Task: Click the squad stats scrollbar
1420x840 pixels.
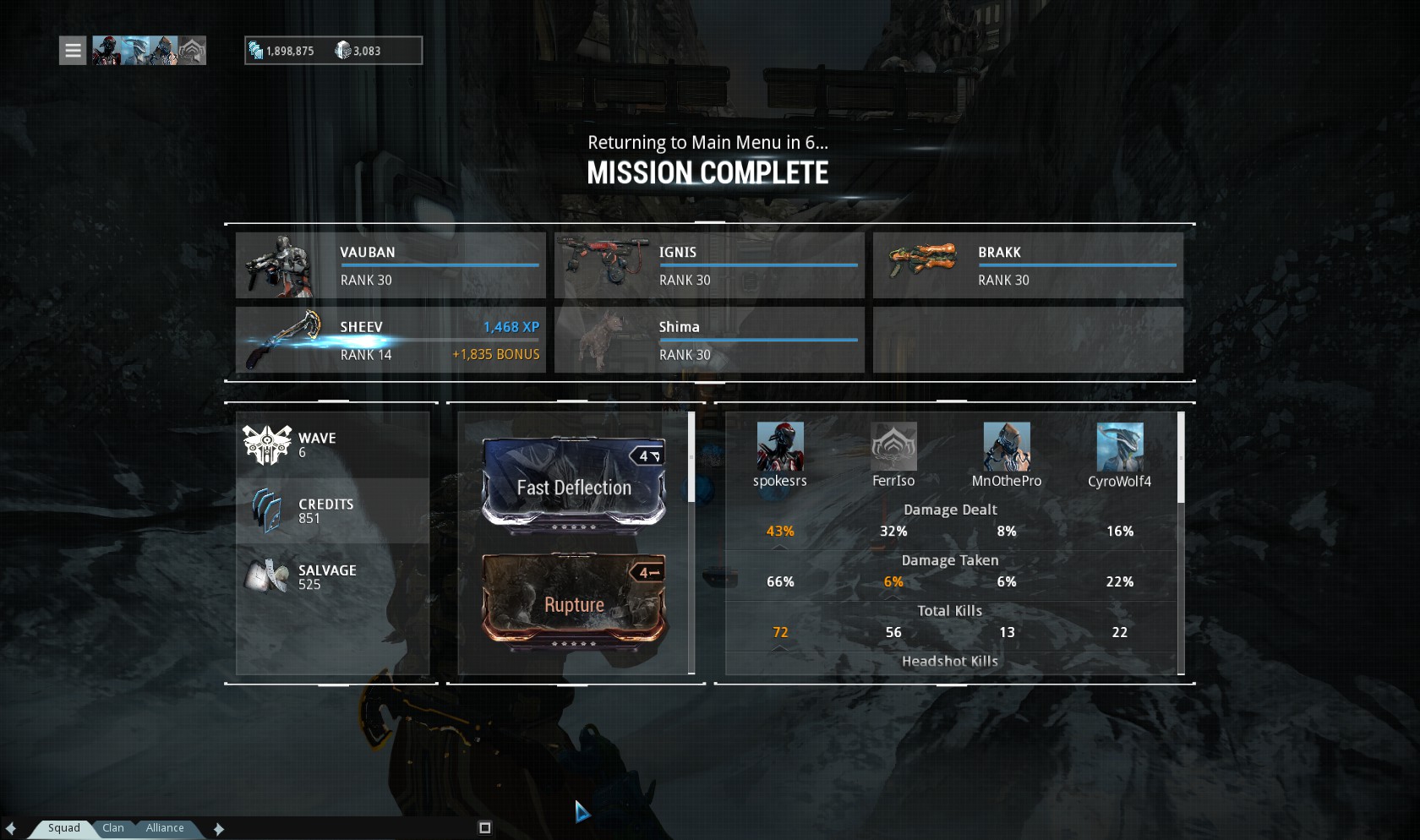Action: point(1181,458)
